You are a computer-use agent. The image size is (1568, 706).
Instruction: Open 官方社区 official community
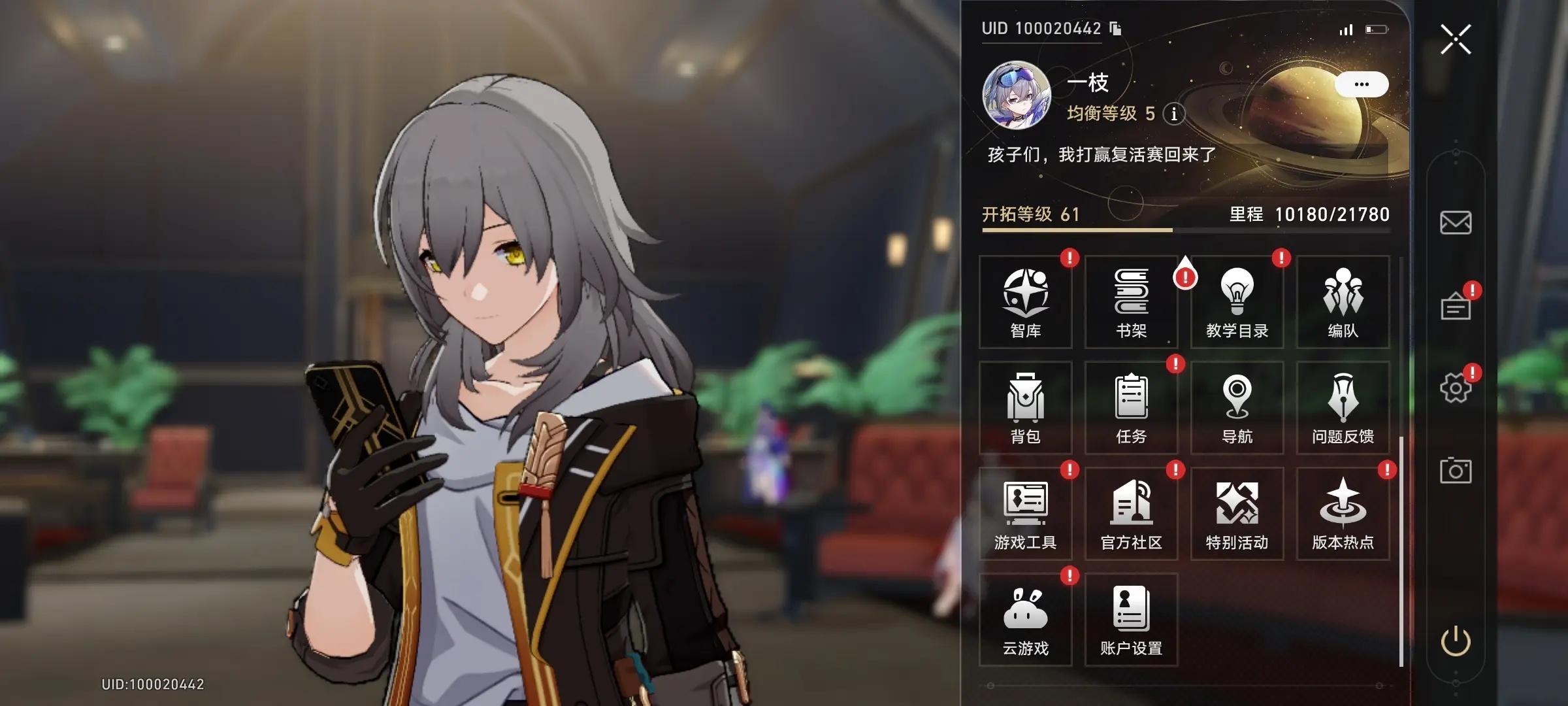[1132, 514]
